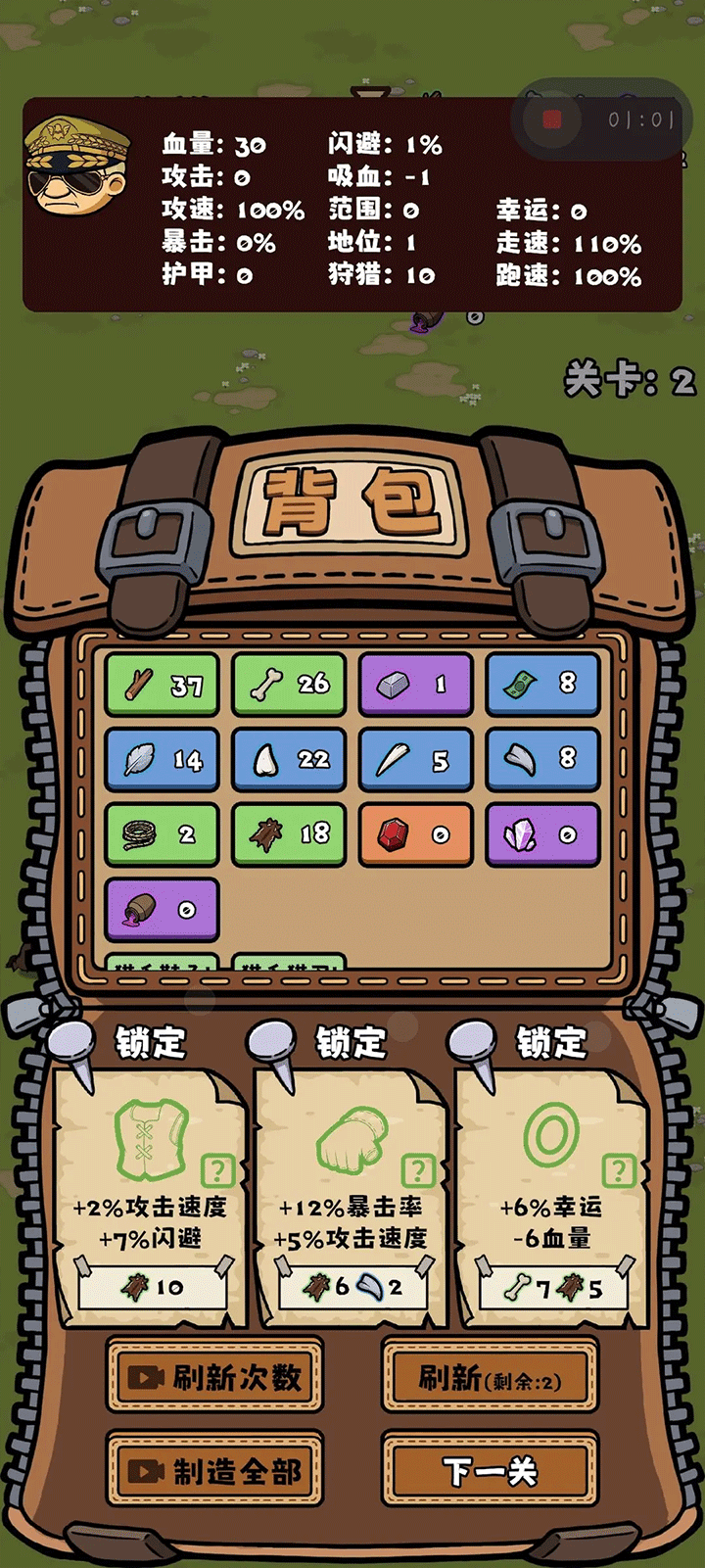Screen dimensions: 705x1568
Task: Stop the screen recording with red button
Action: (552, 119)
